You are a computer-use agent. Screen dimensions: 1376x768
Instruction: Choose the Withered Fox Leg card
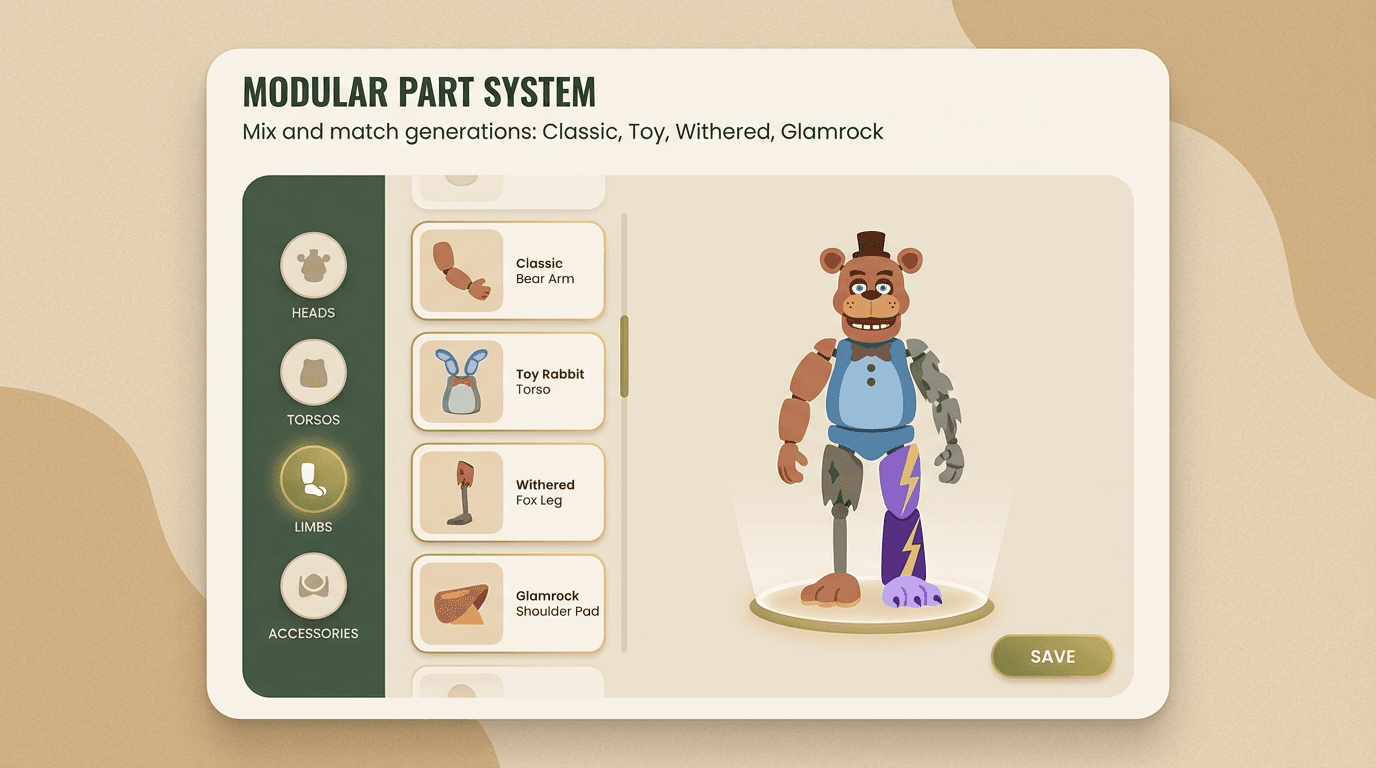click(x=507, y=492)
